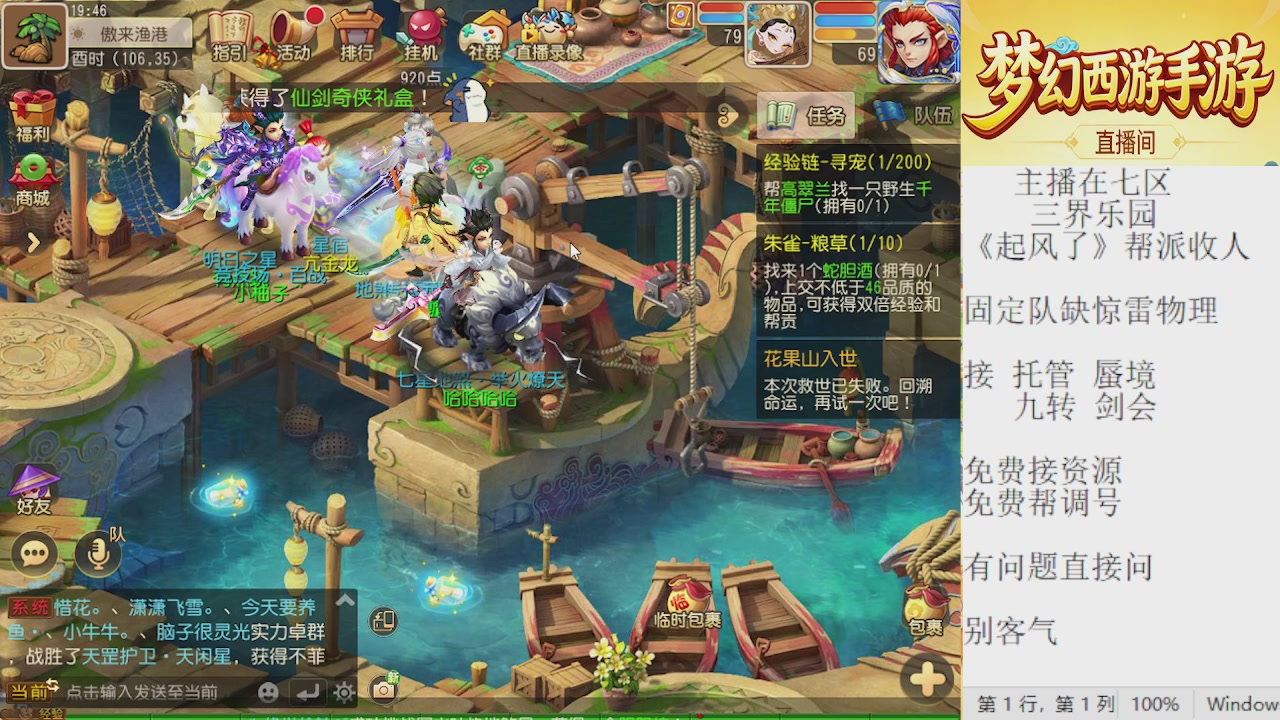Mute the voice chat microphone
The width and height of the screenshot is (1280, 720).
coord(97,554)
